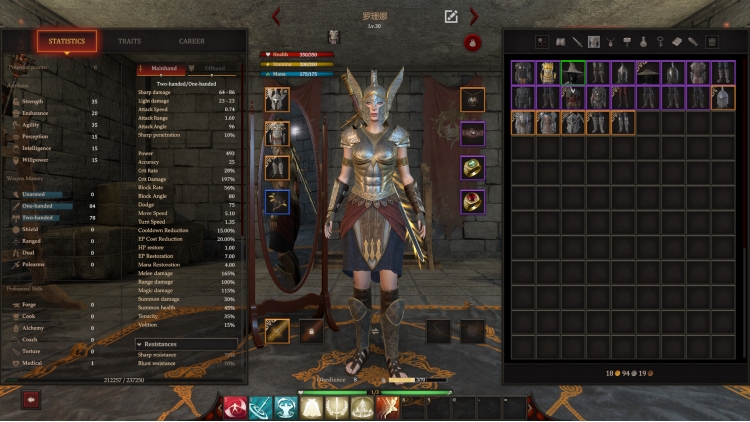The image size is (750, 422).
Task: Select the equipped green gem ring
Action: [472, 168]
